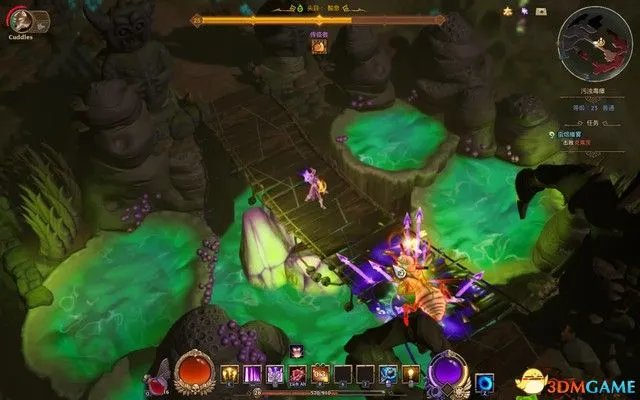Activate the purple beam skill icon
The height and width of the screenshot is (400, 640).
(250, 373)
